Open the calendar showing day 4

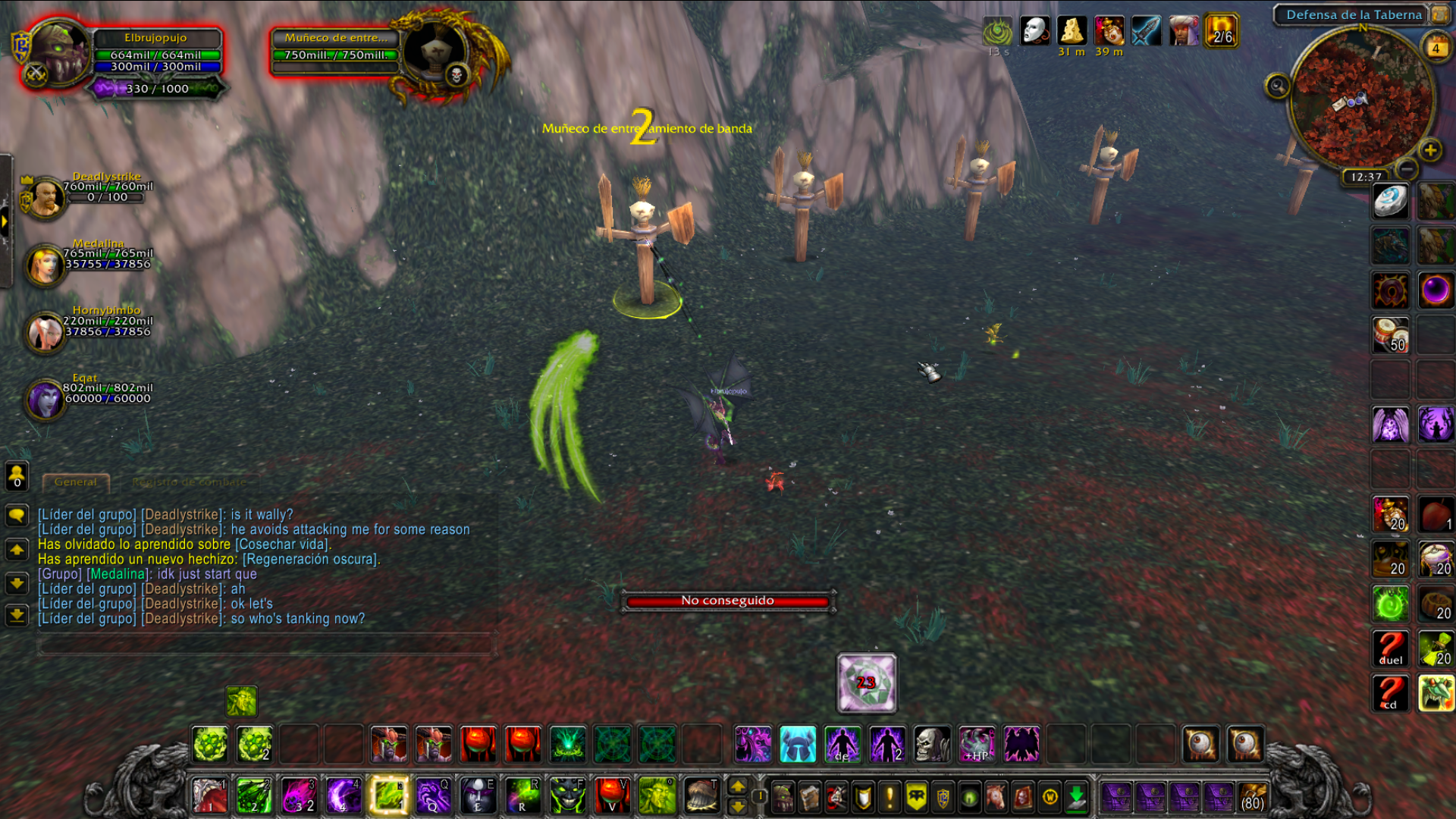[1436, 47]
